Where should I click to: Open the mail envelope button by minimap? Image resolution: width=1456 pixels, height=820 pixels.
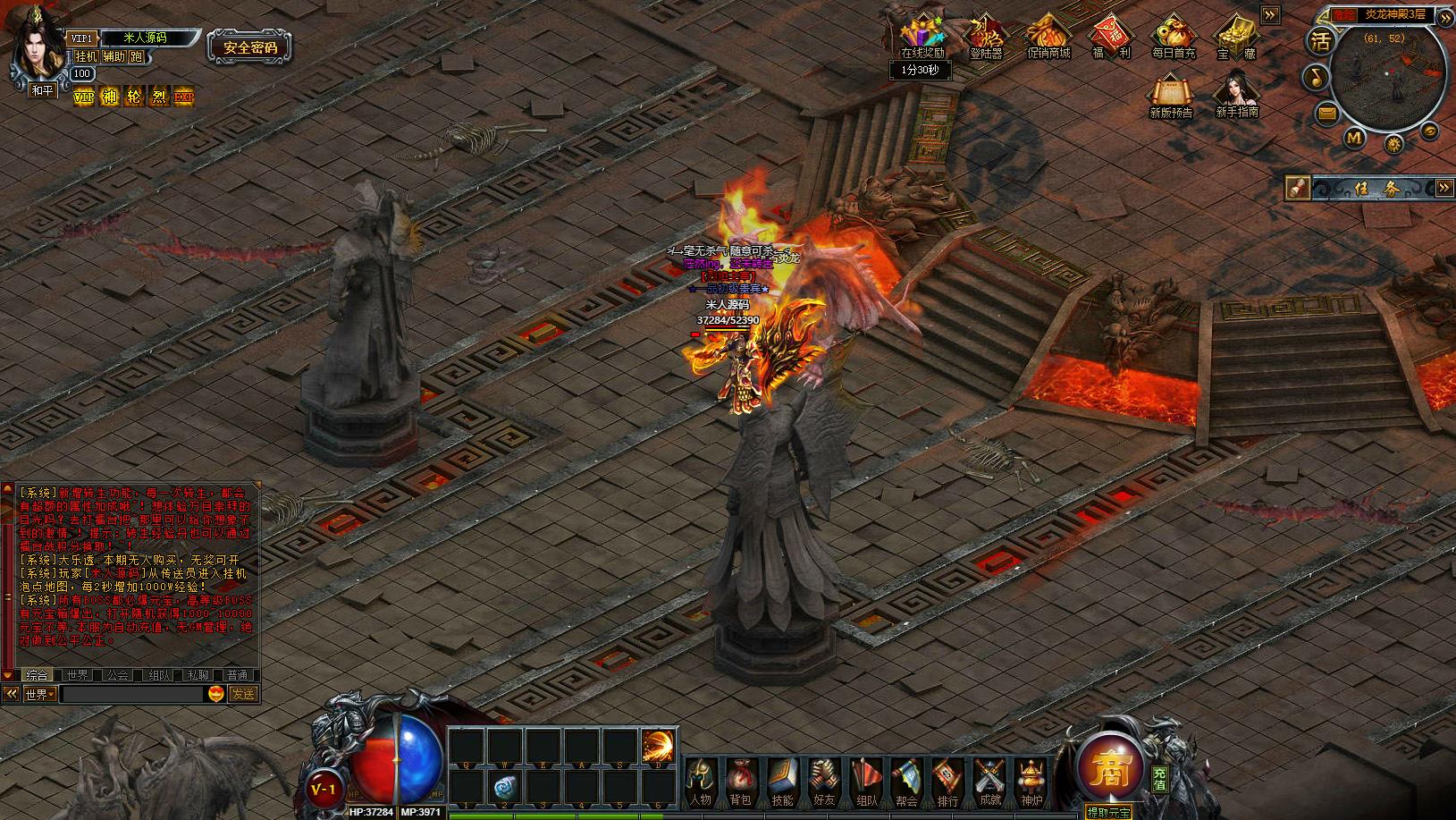point(1326,113)
